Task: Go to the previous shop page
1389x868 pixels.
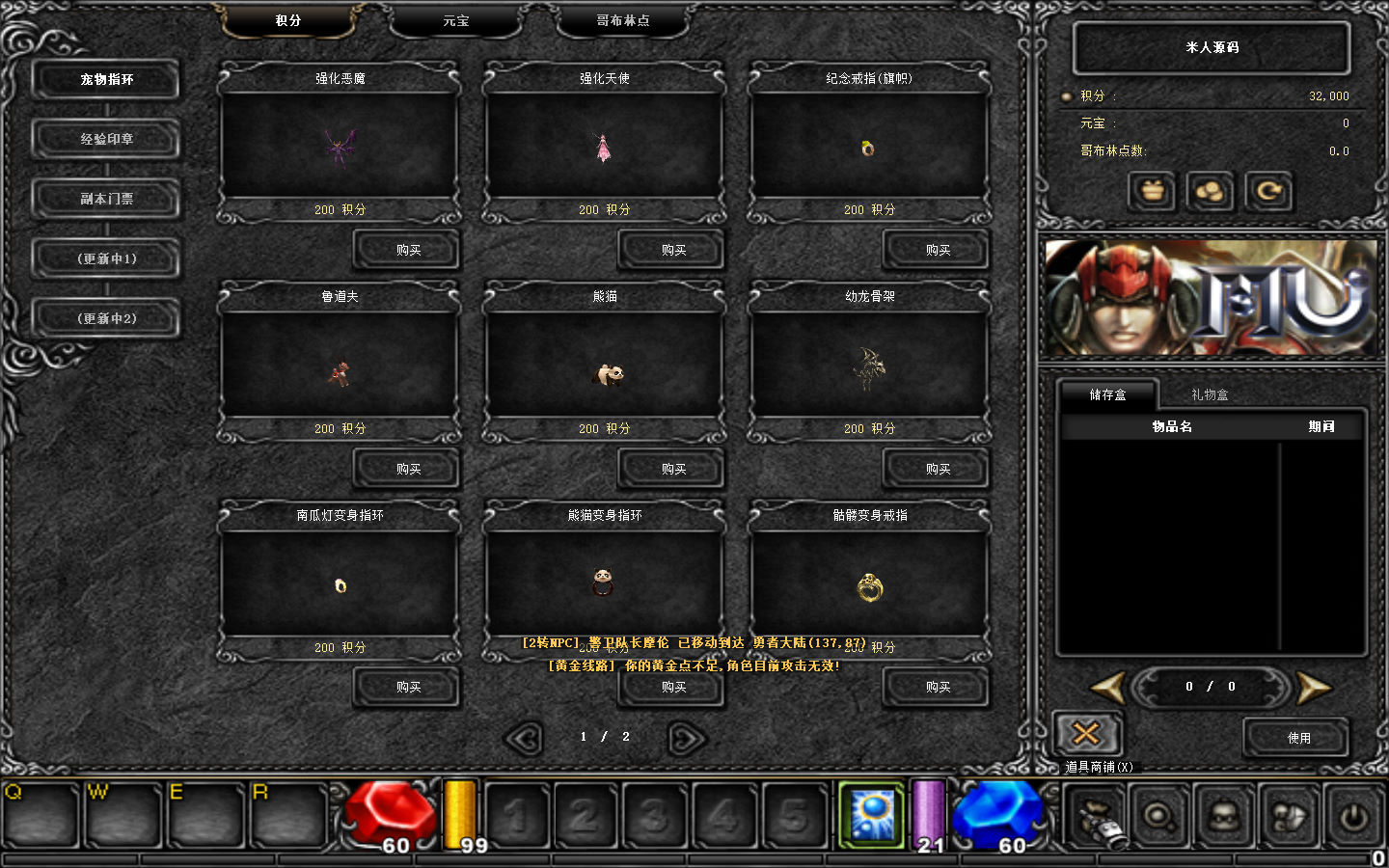Action: [524, 739]
